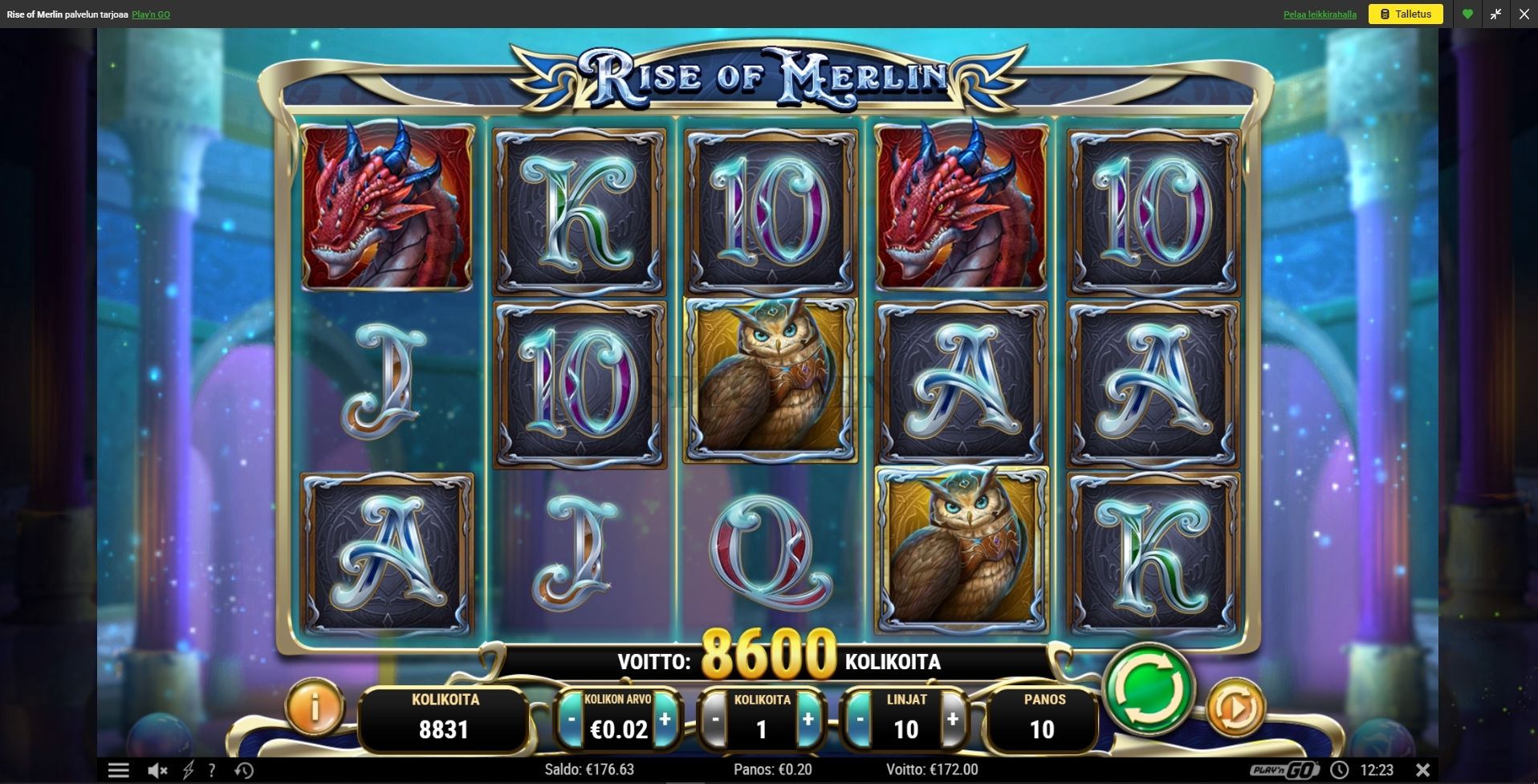
Task: Open paytable with the info button
Action: coord(315,710)
